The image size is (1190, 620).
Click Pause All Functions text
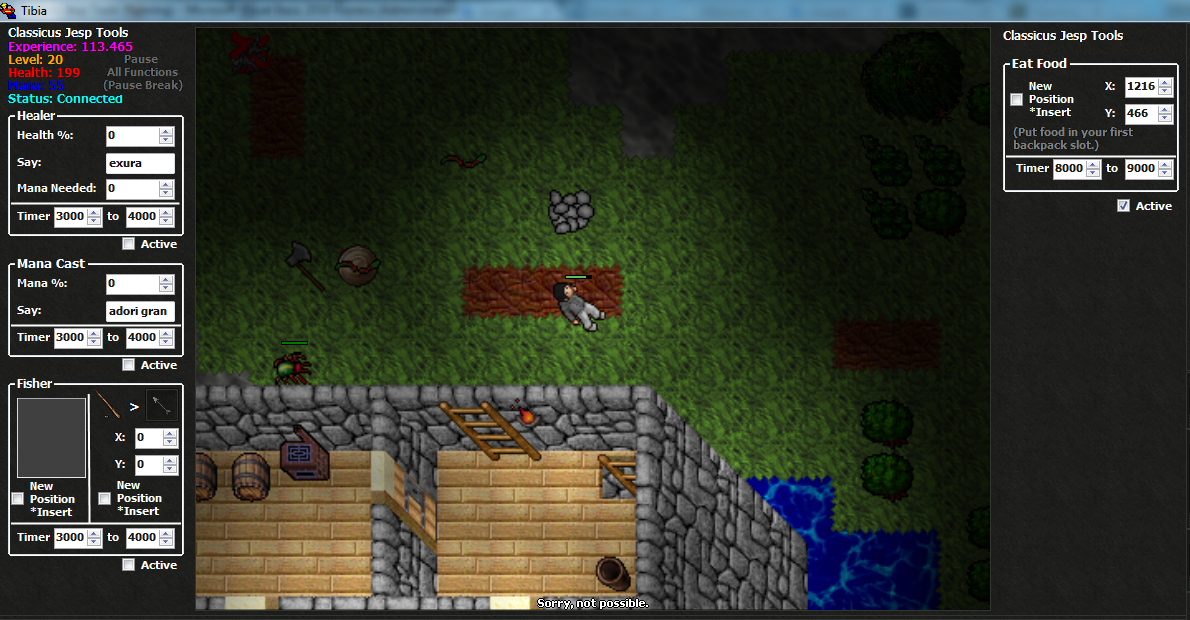pyautogui.click(x=142, y=72)
